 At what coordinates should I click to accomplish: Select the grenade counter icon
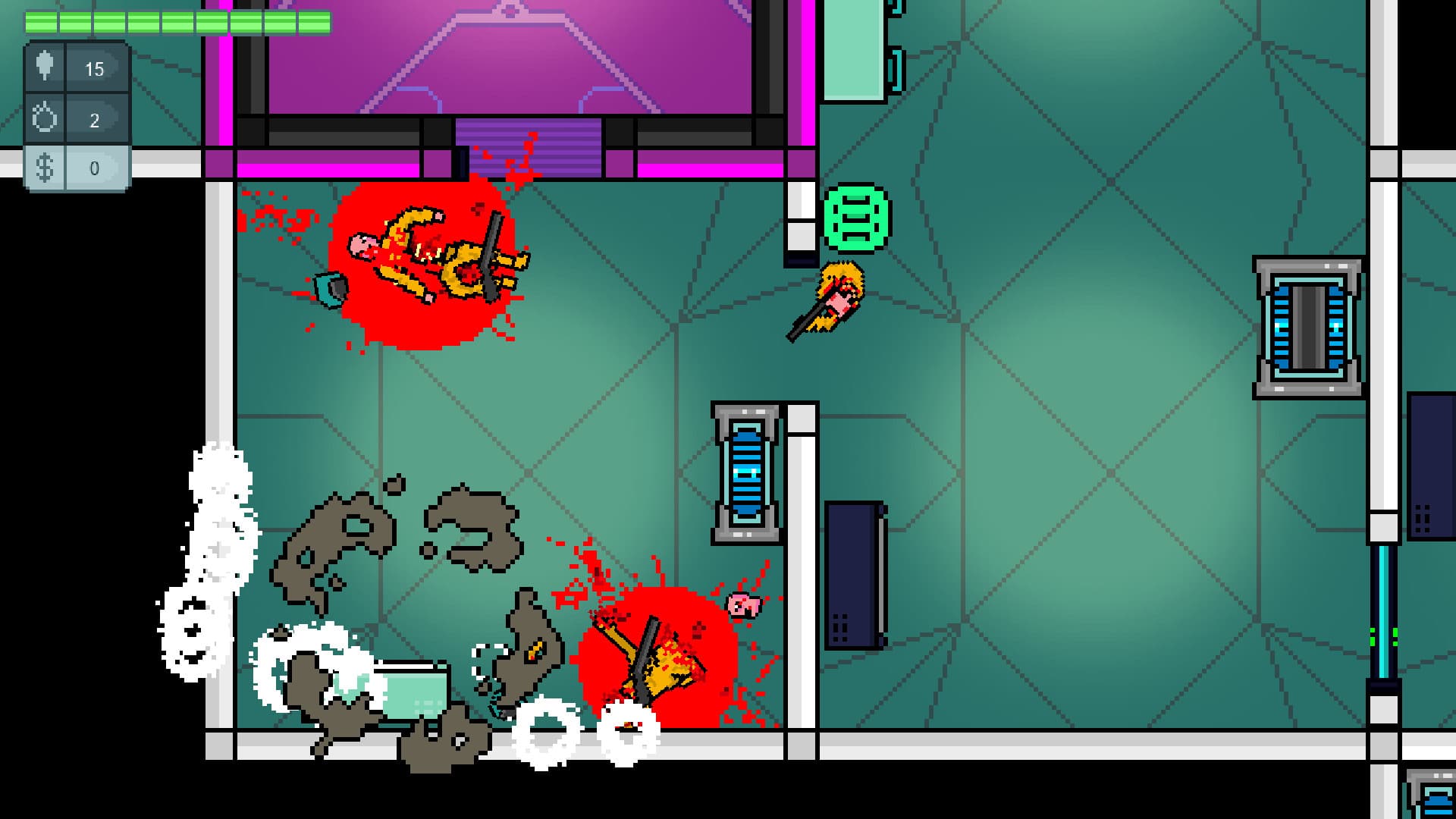coord(43,115)
